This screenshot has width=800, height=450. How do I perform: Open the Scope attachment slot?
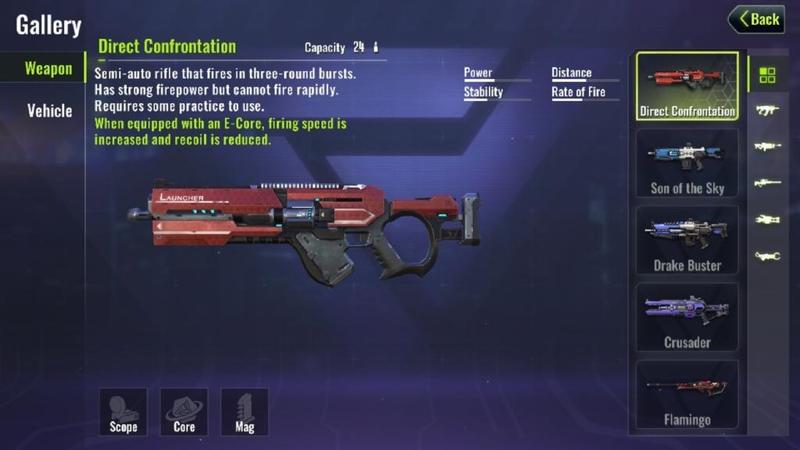tap(123, 412)
